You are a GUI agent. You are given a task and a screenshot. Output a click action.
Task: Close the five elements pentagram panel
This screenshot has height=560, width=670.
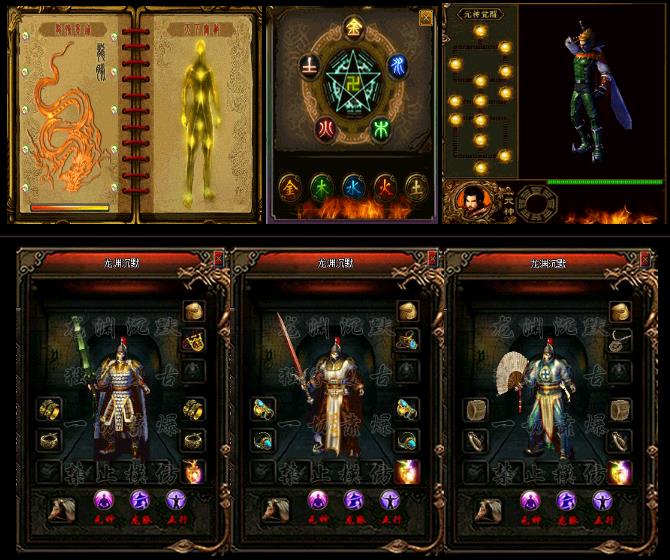pyautogui.click(x=426, y=17)
